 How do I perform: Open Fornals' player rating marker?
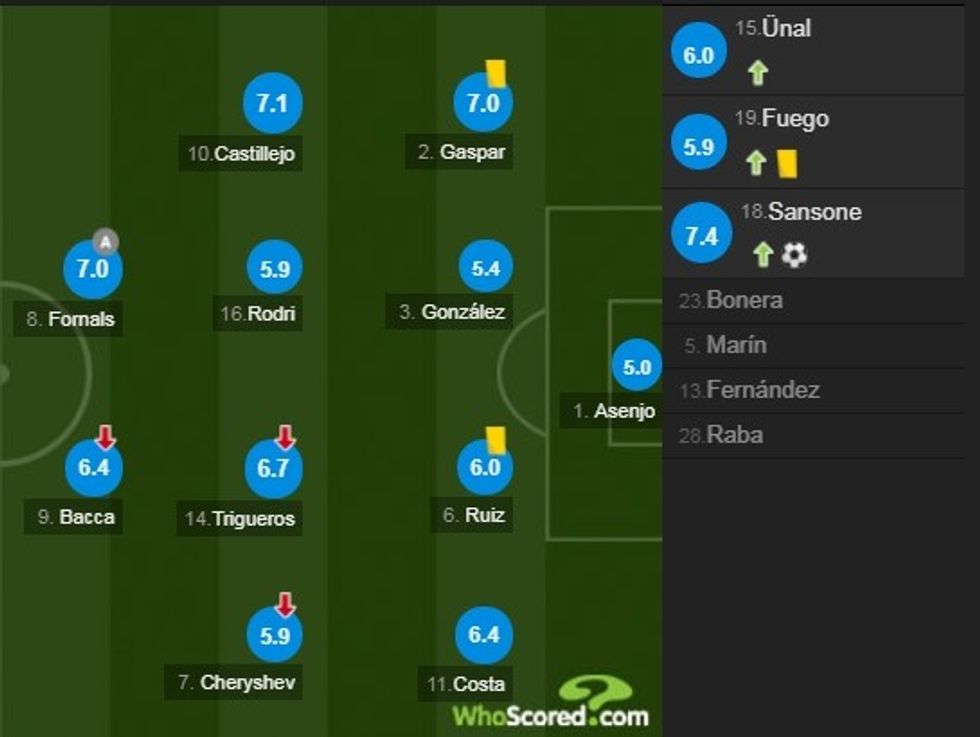(92, 269)
